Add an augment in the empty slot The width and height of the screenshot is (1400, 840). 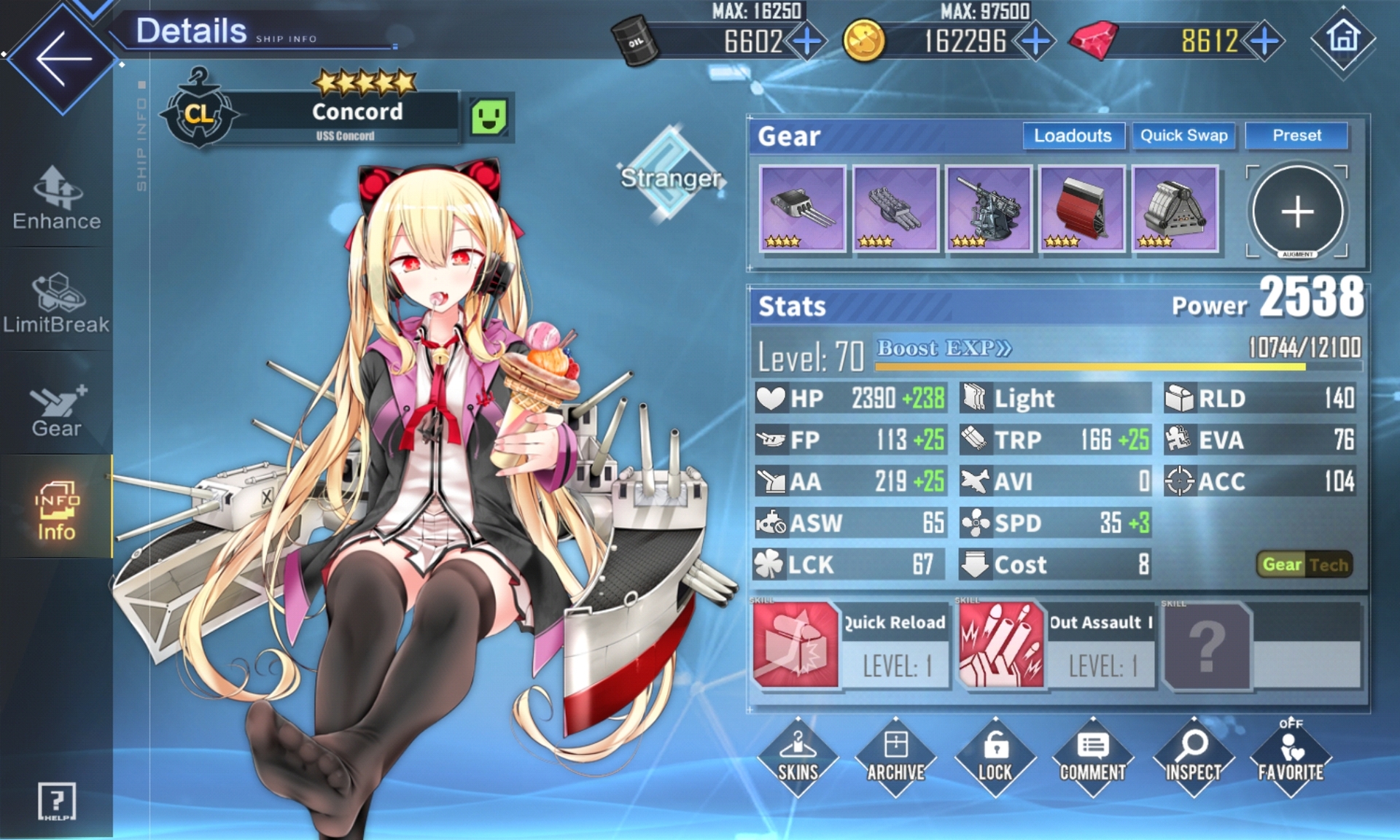[1297, 212]
